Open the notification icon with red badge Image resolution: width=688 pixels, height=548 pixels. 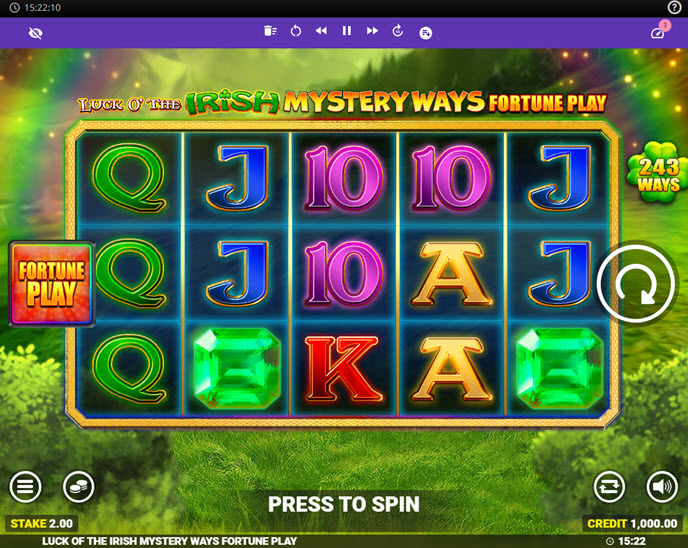pos(658,32)
